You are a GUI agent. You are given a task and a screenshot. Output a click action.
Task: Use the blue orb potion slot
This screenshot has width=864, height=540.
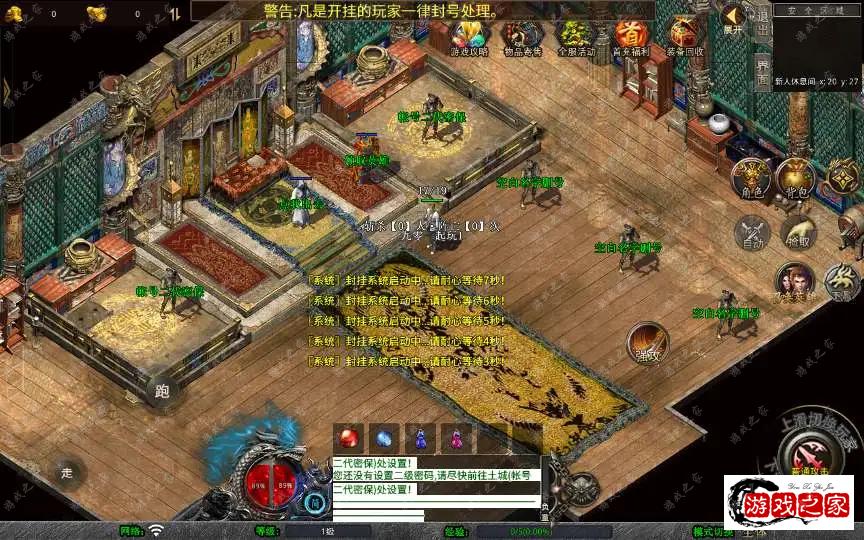385,437
